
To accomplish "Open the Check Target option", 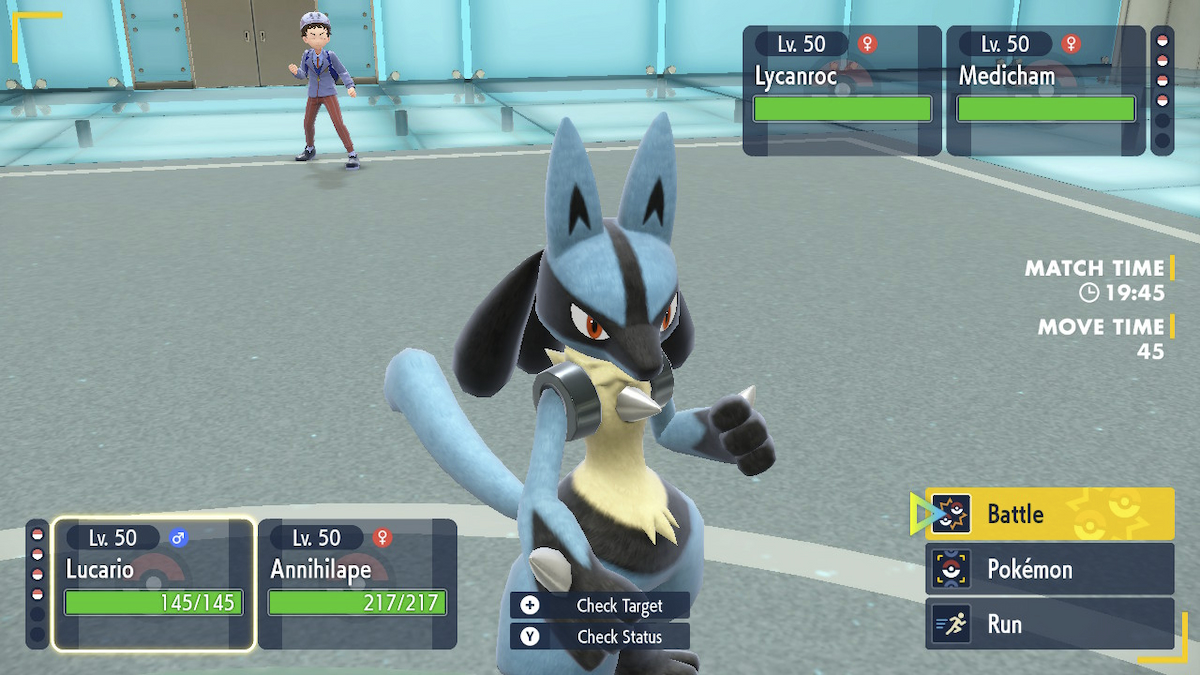I will 600,605.
